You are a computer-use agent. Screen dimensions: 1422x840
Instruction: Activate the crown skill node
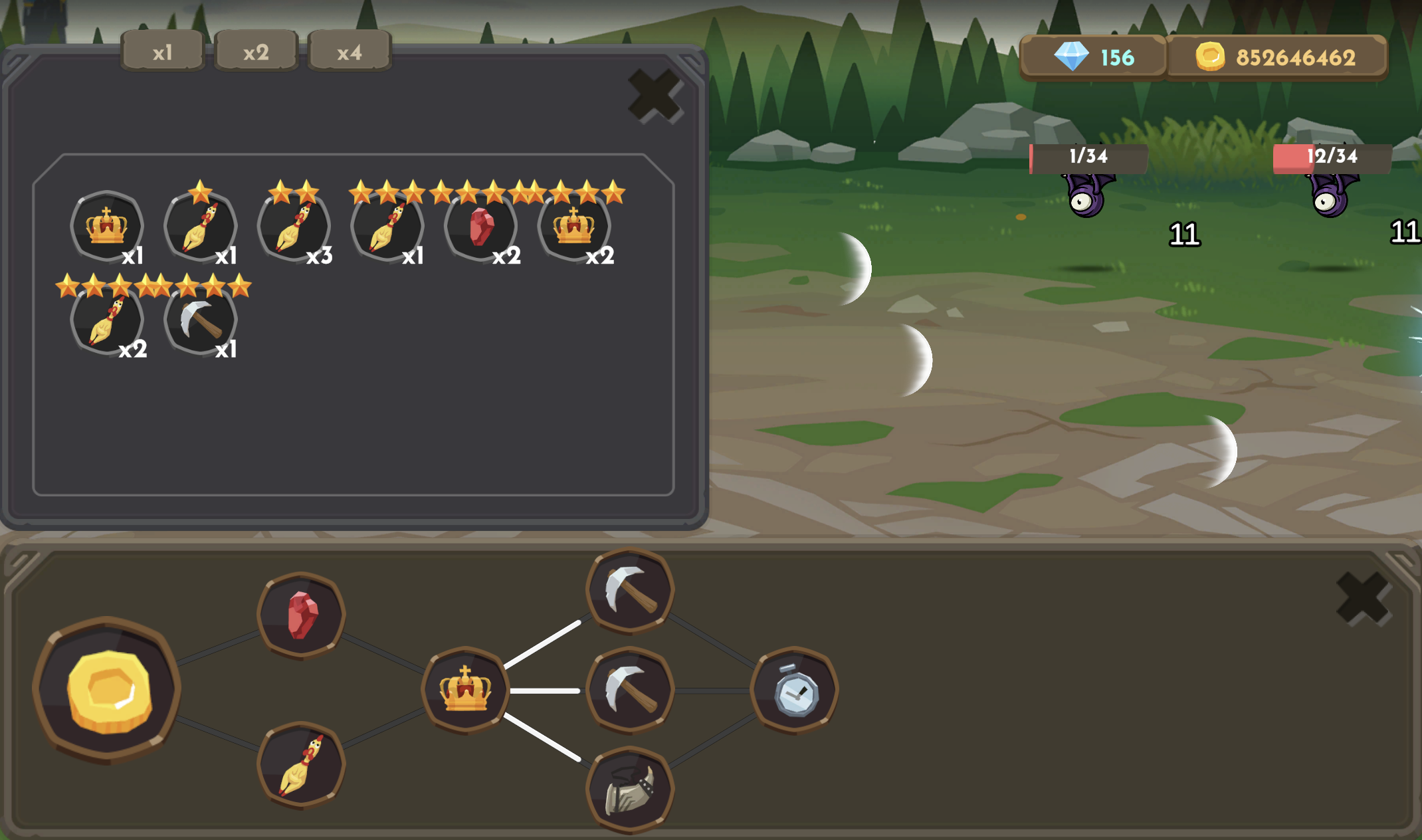[465, 690]
